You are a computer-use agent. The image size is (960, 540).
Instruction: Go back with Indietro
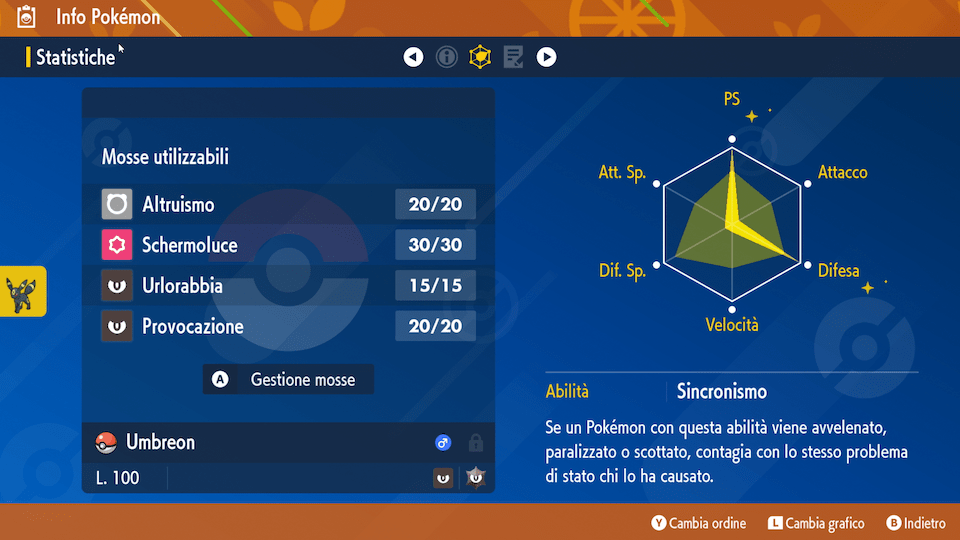pyautogui.click(x=916, y=523)
